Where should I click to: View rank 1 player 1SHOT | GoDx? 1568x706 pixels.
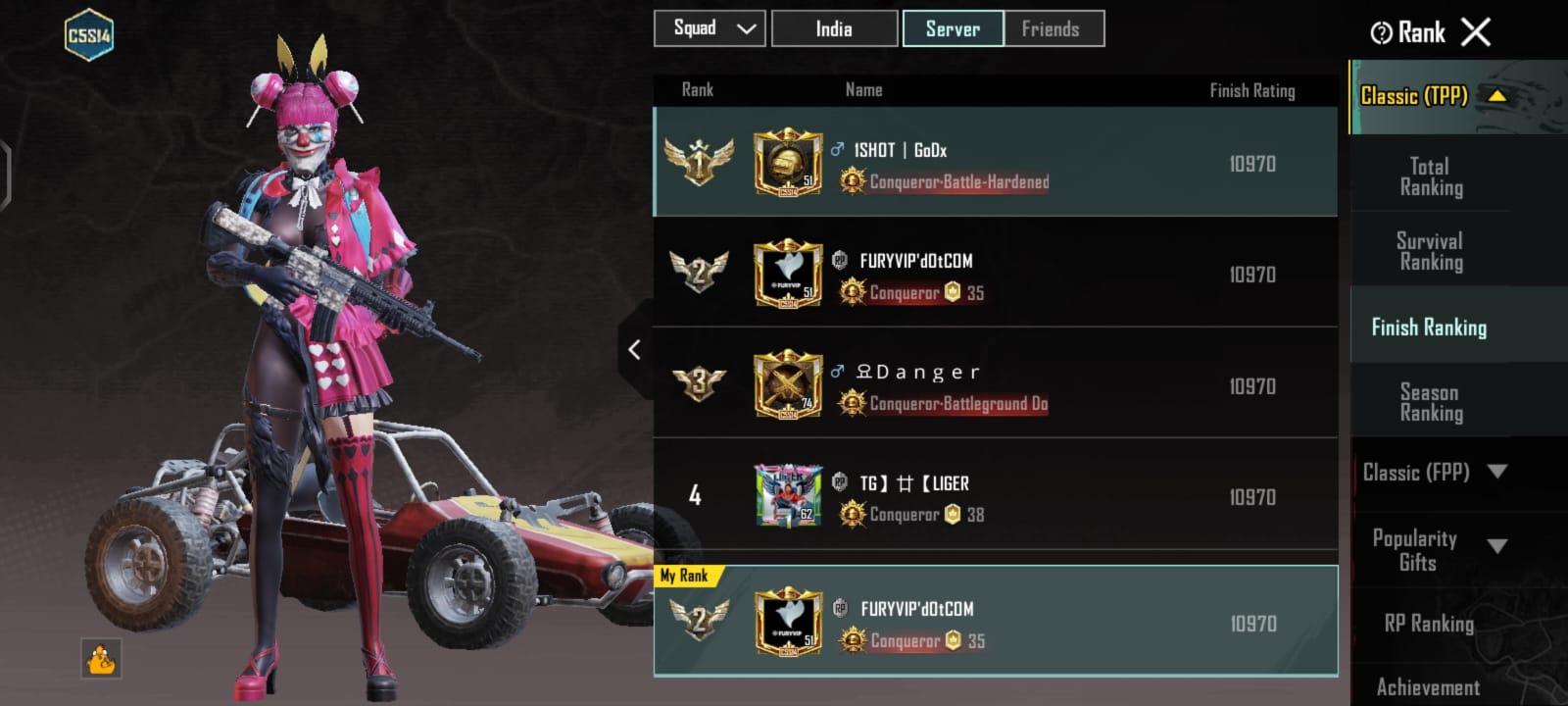(995, 163)
